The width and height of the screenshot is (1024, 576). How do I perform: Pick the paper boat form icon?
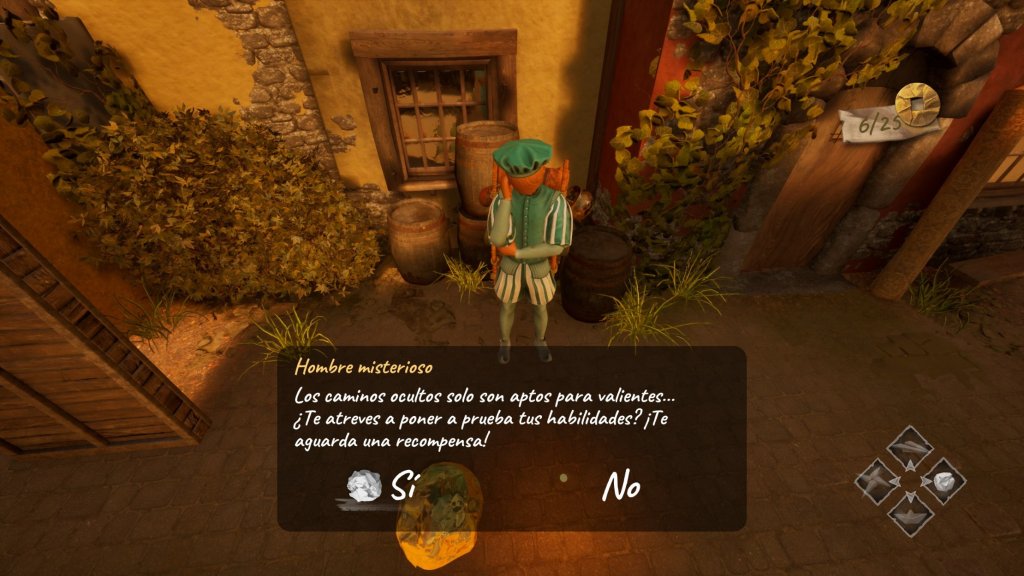click(x=910, y=514)
